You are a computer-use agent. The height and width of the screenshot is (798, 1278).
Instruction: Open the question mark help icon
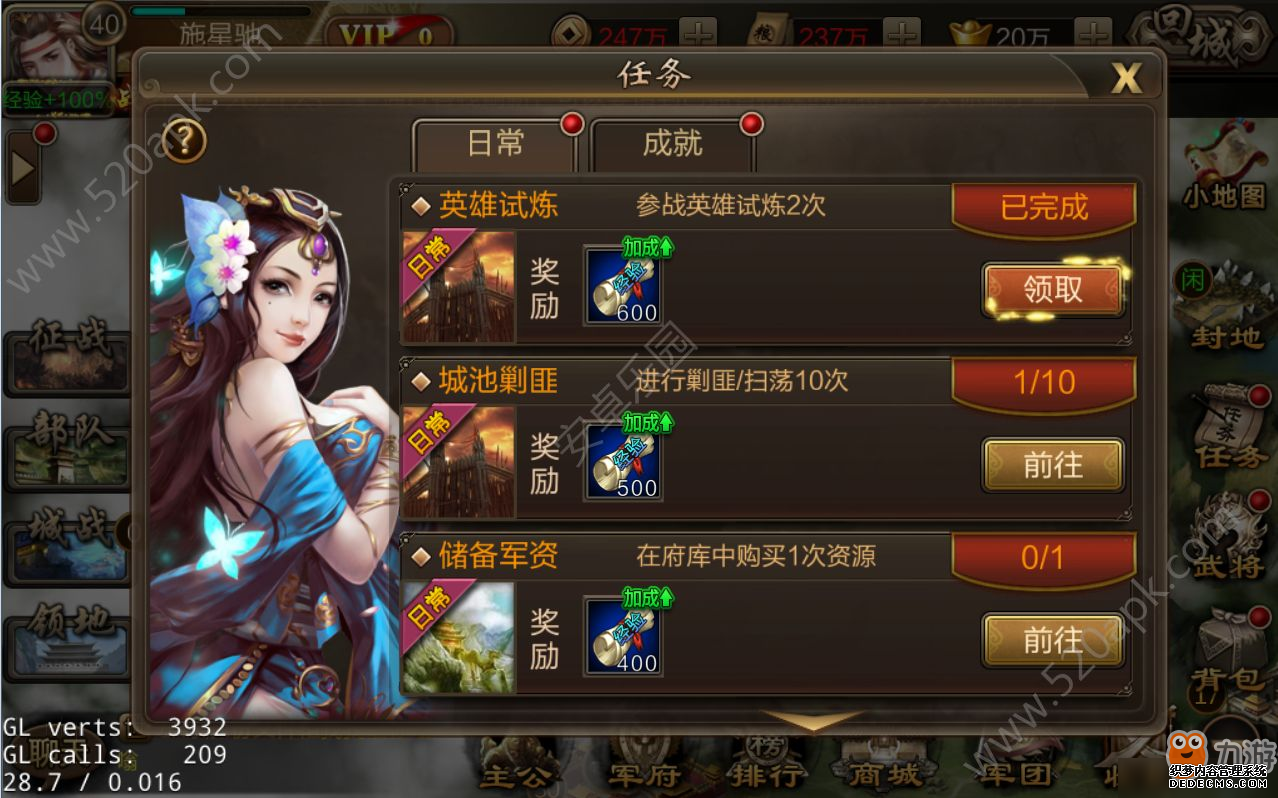tap(184, 141)
